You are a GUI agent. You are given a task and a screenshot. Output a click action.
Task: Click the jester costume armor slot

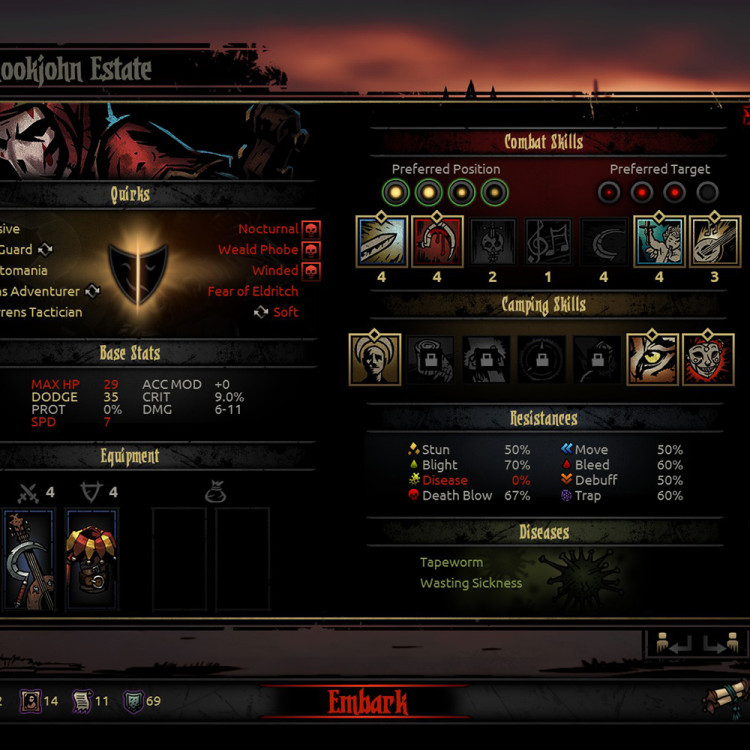(92, 560)
